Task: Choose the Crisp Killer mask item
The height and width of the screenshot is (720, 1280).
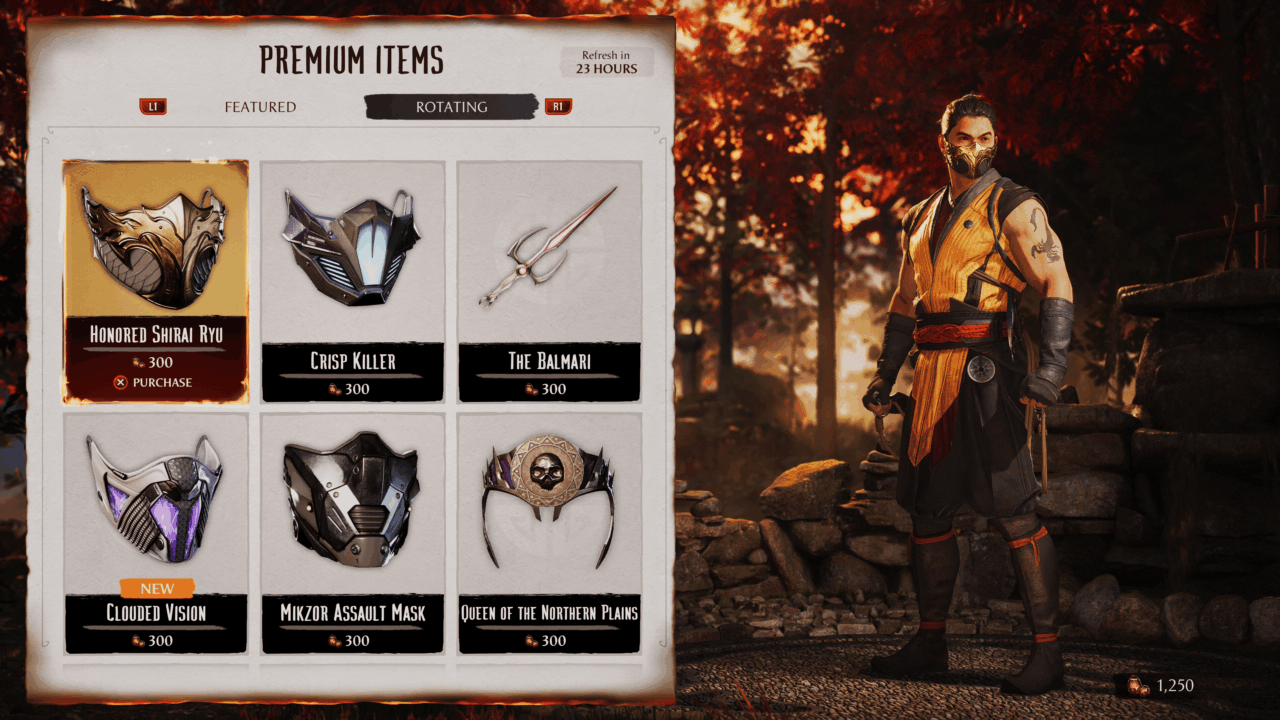Action: tap(352, 281)
